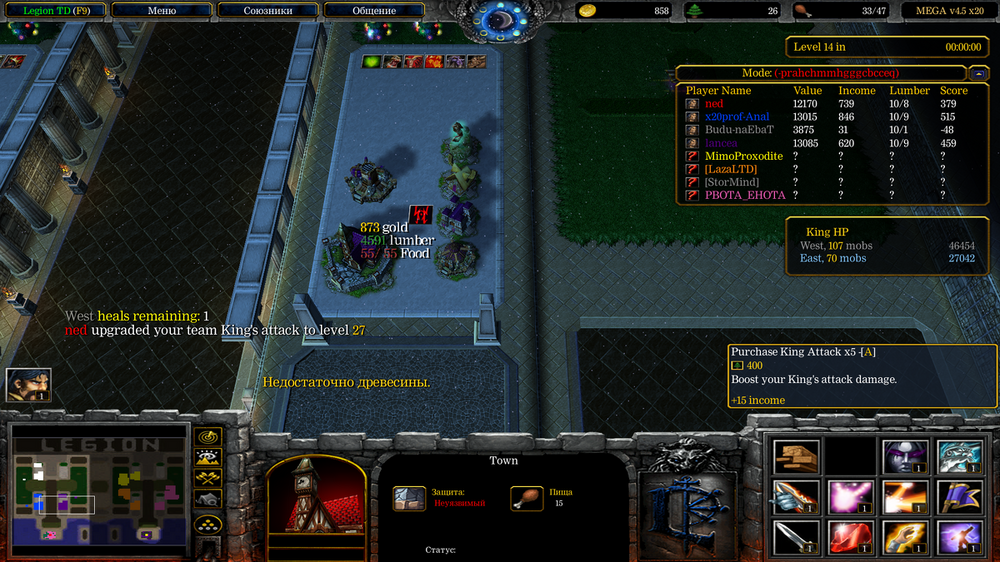The height and width of the screenshot is (562, 1000).
Task: Choose the purple banner flag command
Action: pos(958,497)
